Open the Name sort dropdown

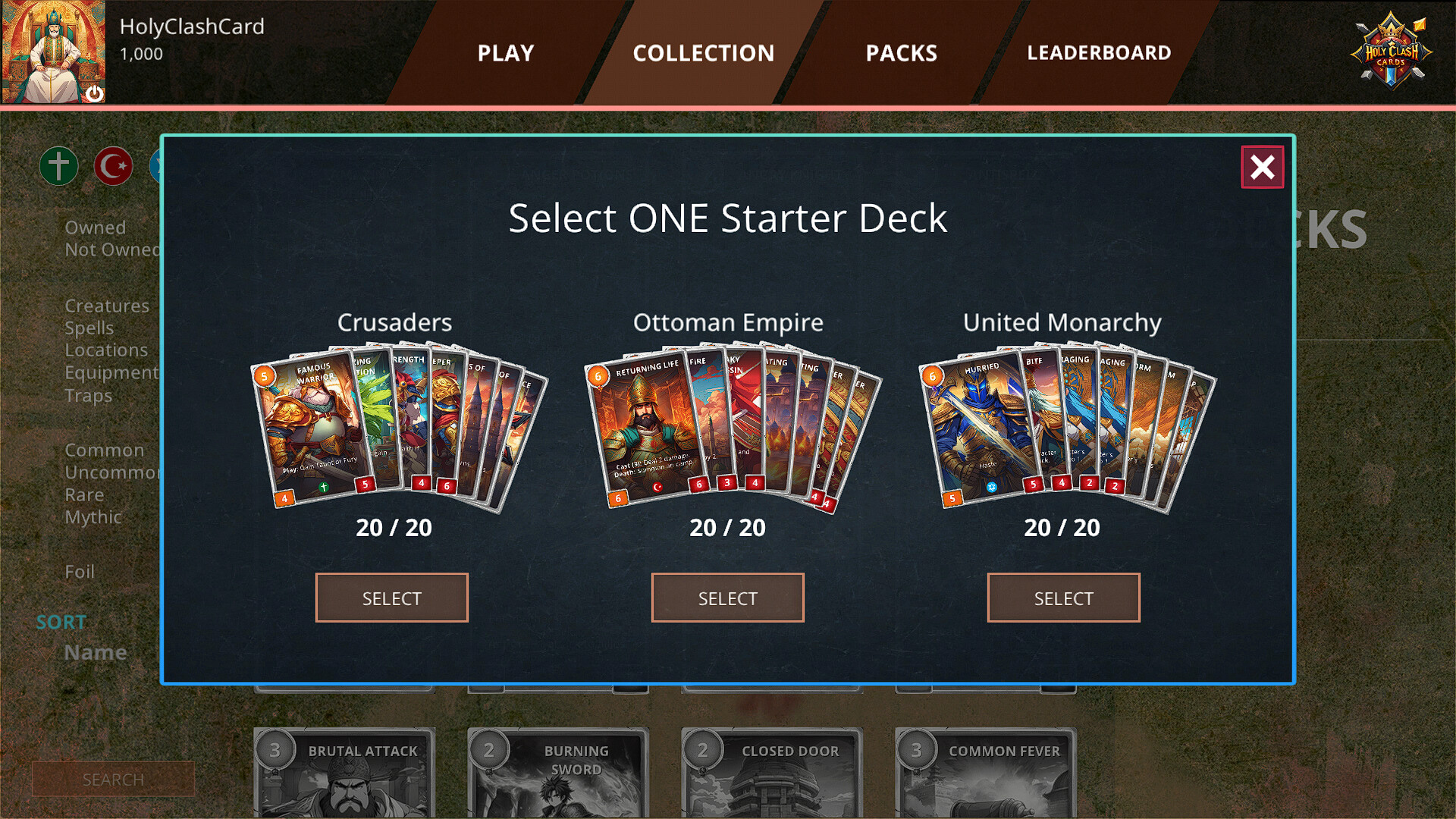(94, 651)
